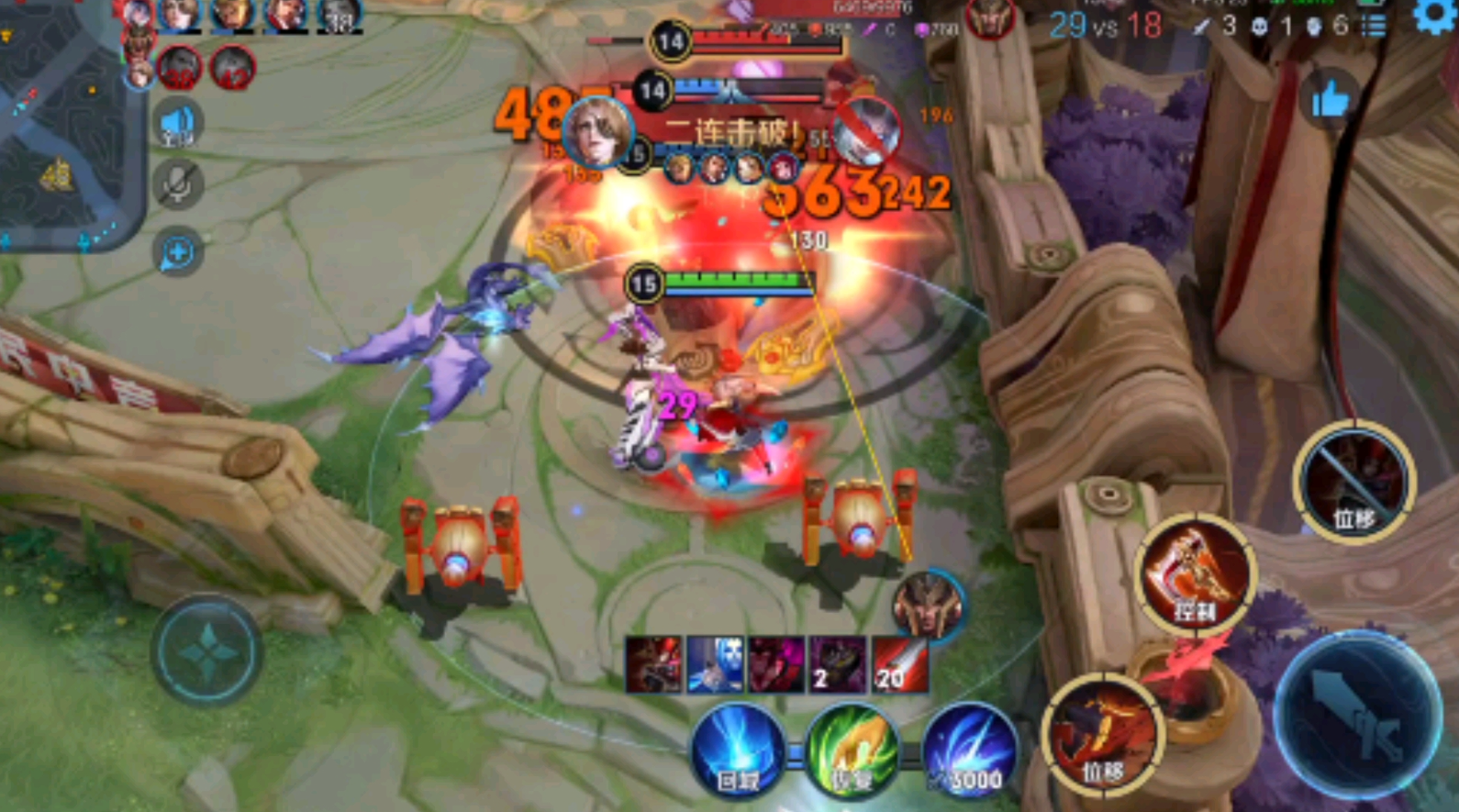This screenshot has height=812, width=1459.
Task: Open the settings gear menu
Action: 1434,16
